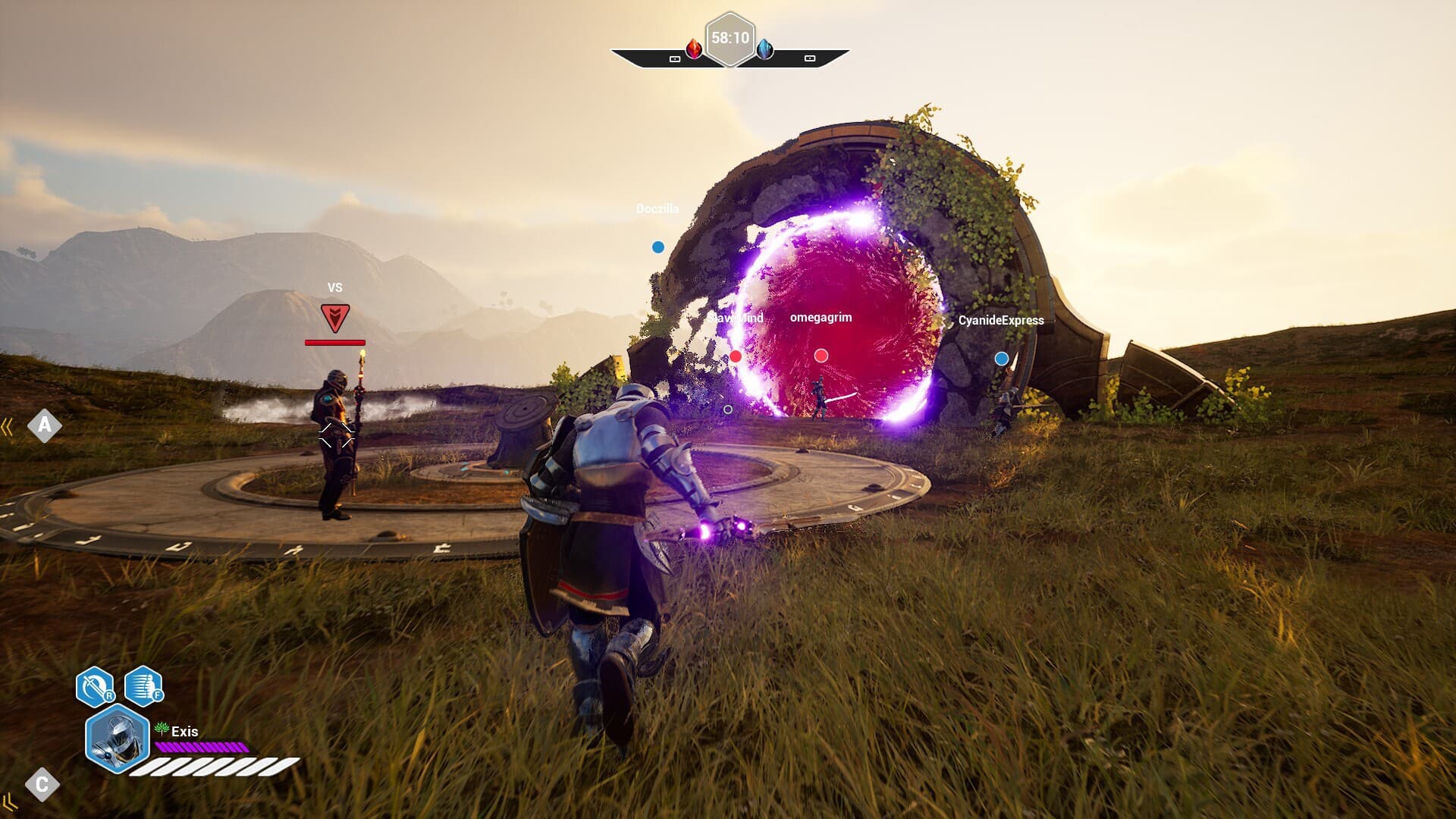Viewport: 1456px width, 819px height.
Task: Activate the sword slash ability icon
Action: pyautogui.click(x=95, y=686)
